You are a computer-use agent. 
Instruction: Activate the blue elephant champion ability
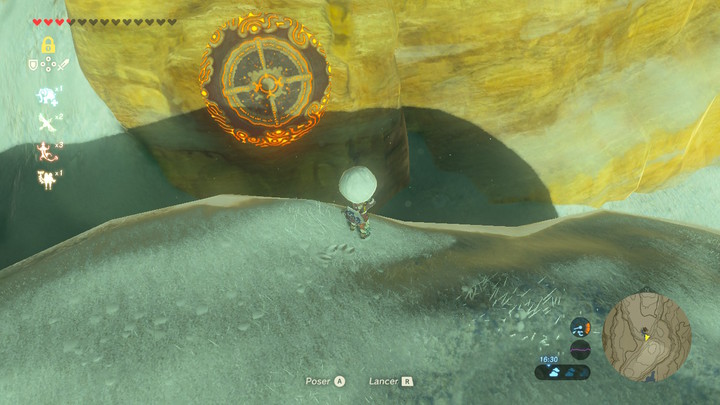point(46,95)
